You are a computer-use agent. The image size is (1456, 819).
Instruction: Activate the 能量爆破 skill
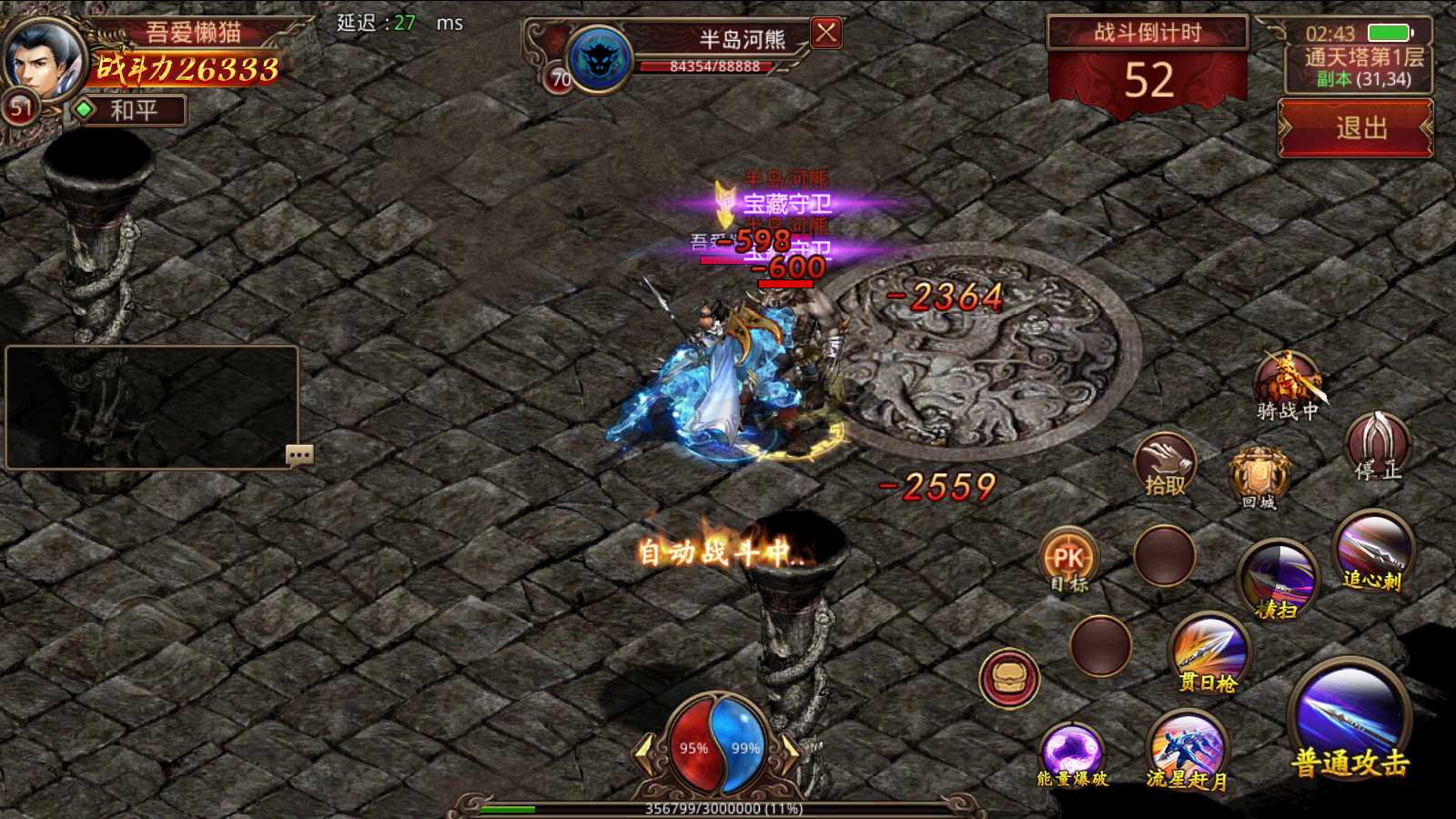point(1072,752)
